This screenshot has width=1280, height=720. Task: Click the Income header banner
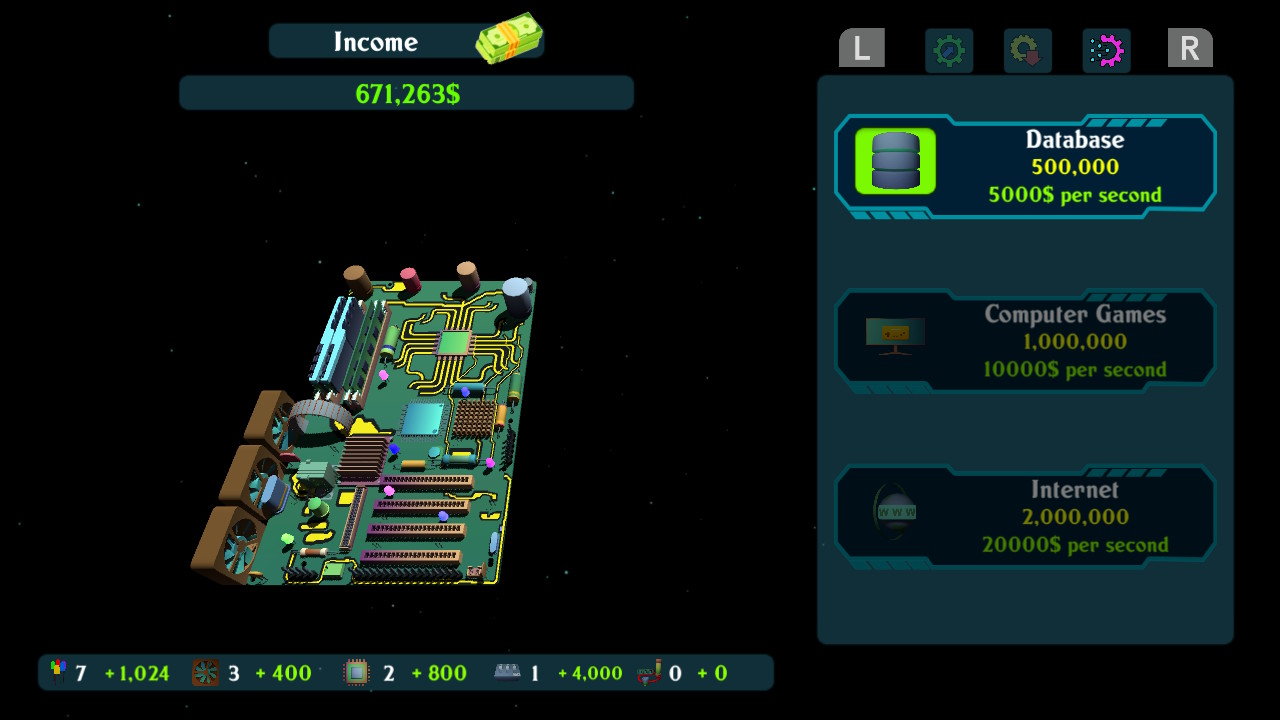(376, 42)
